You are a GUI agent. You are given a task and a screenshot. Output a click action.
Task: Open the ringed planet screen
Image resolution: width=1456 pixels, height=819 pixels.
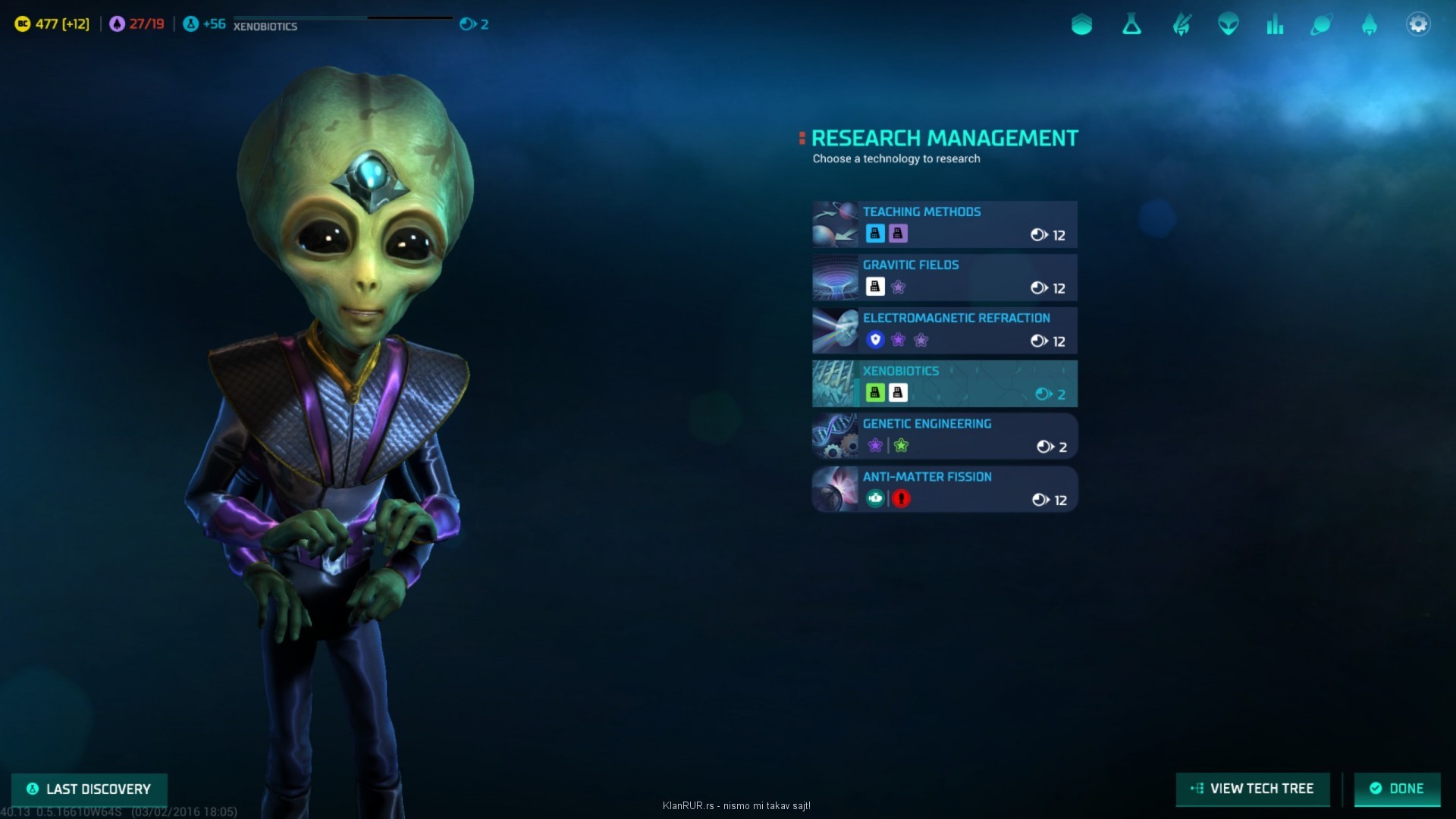[x=1321, y=25]
